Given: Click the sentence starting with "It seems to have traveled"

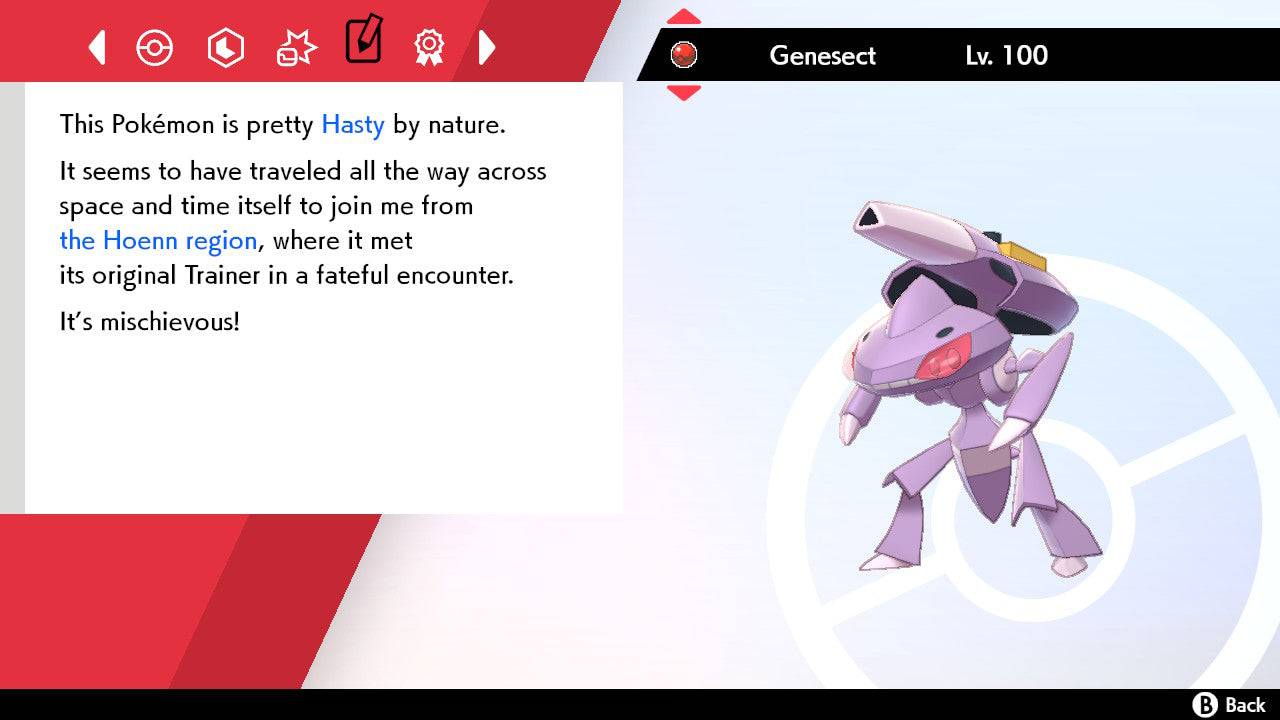Looking at the screenshot, I should pos(300,171).
